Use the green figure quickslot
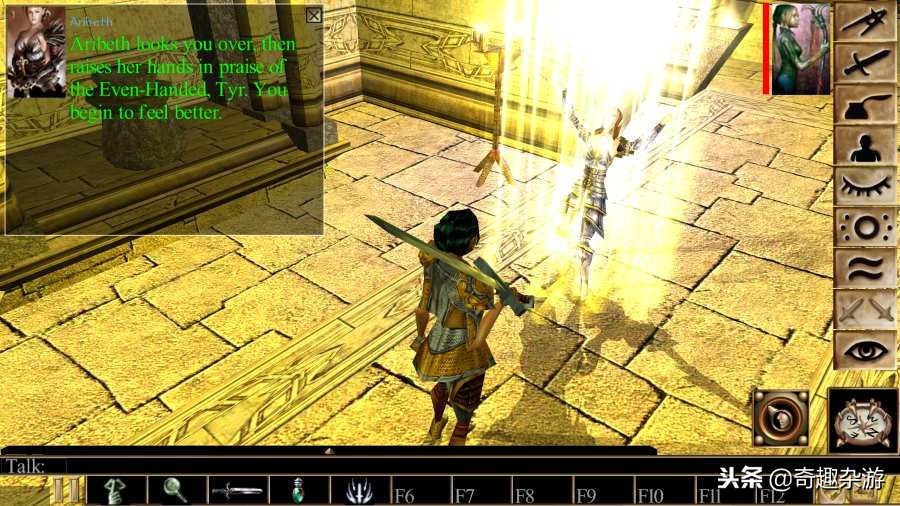 pyautogui.click(x=116, y=491)
